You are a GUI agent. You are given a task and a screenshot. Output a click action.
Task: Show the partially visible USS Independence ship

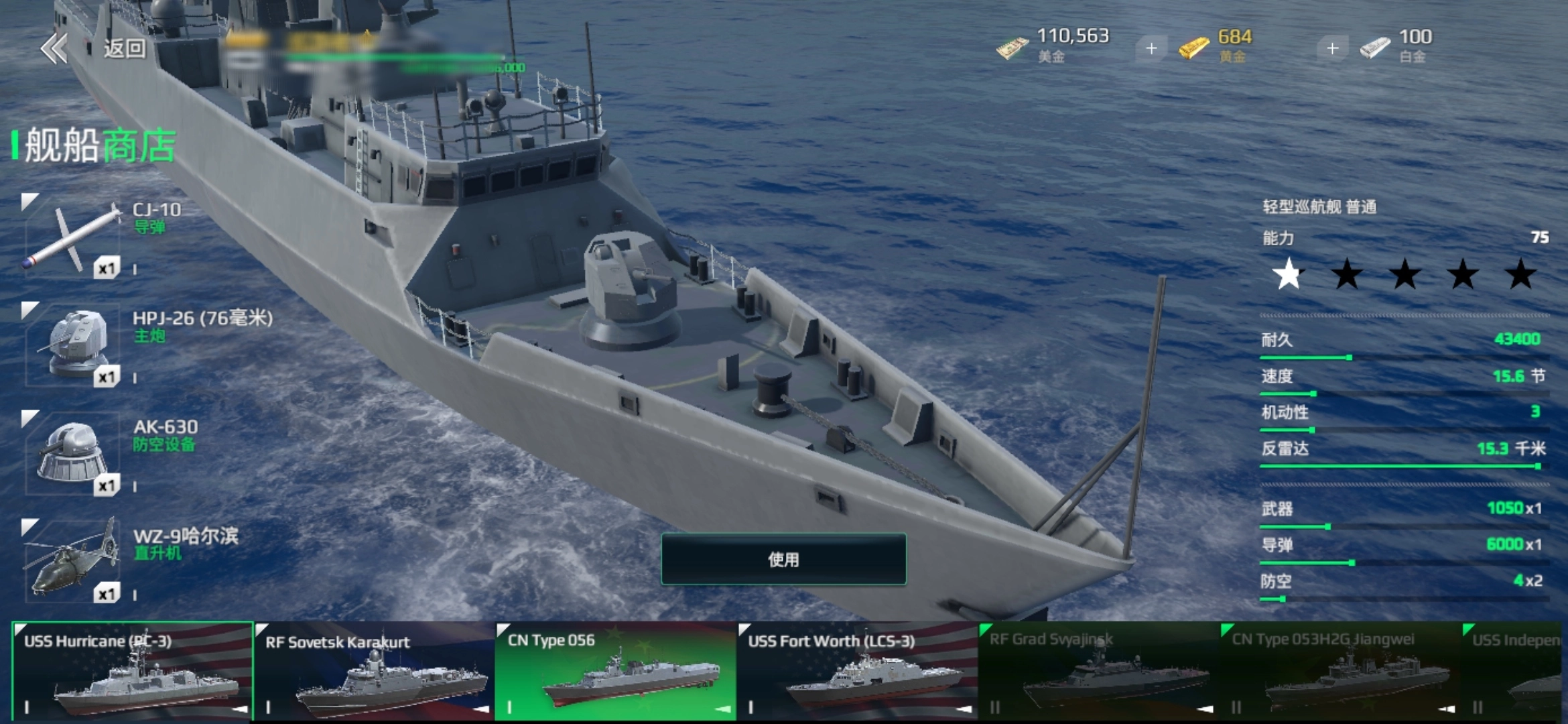[x=1516, y=672]
